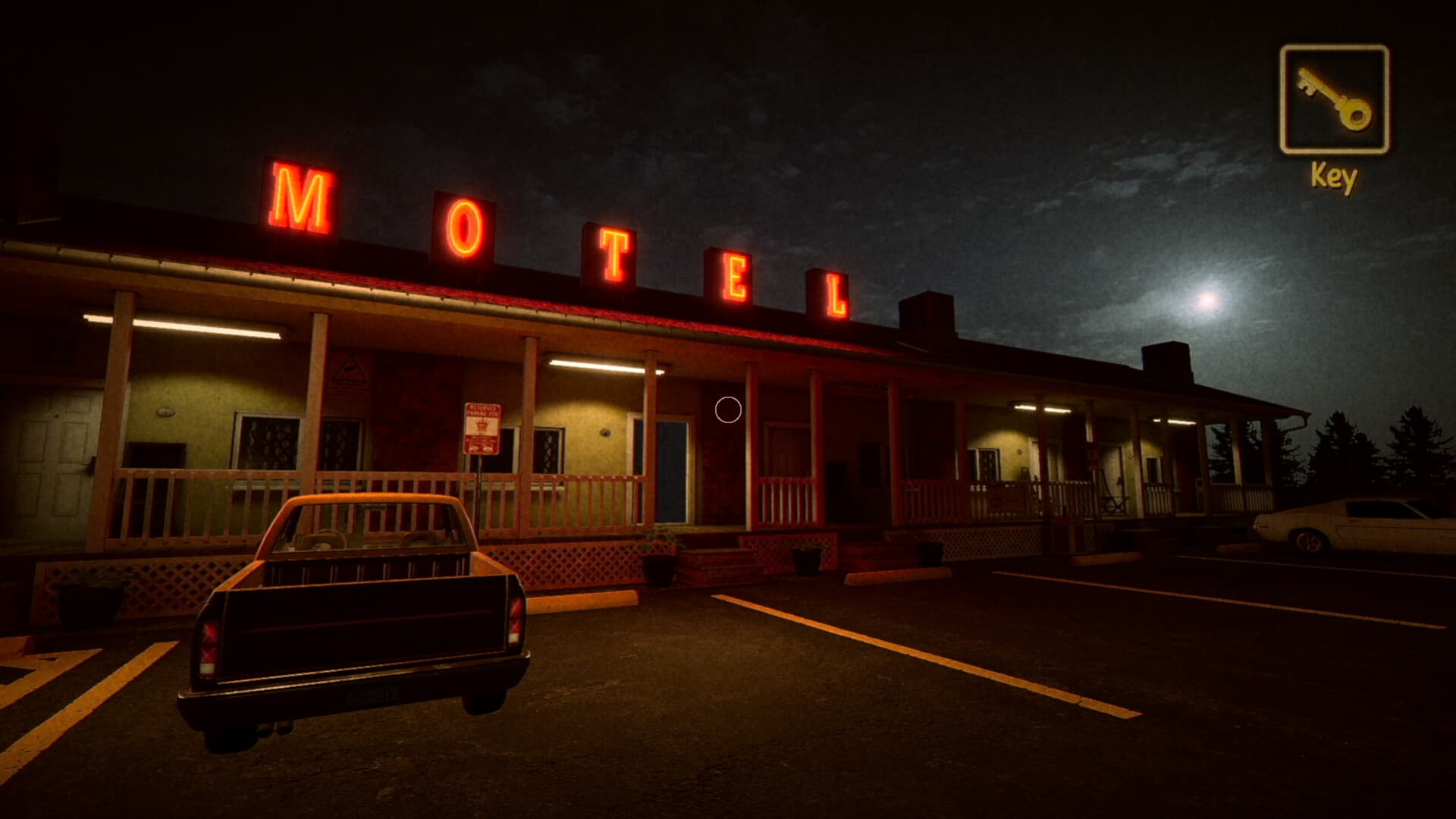Click the crosshair reticle at screen center
The image size is (1456, 819).
click(726, 409)
